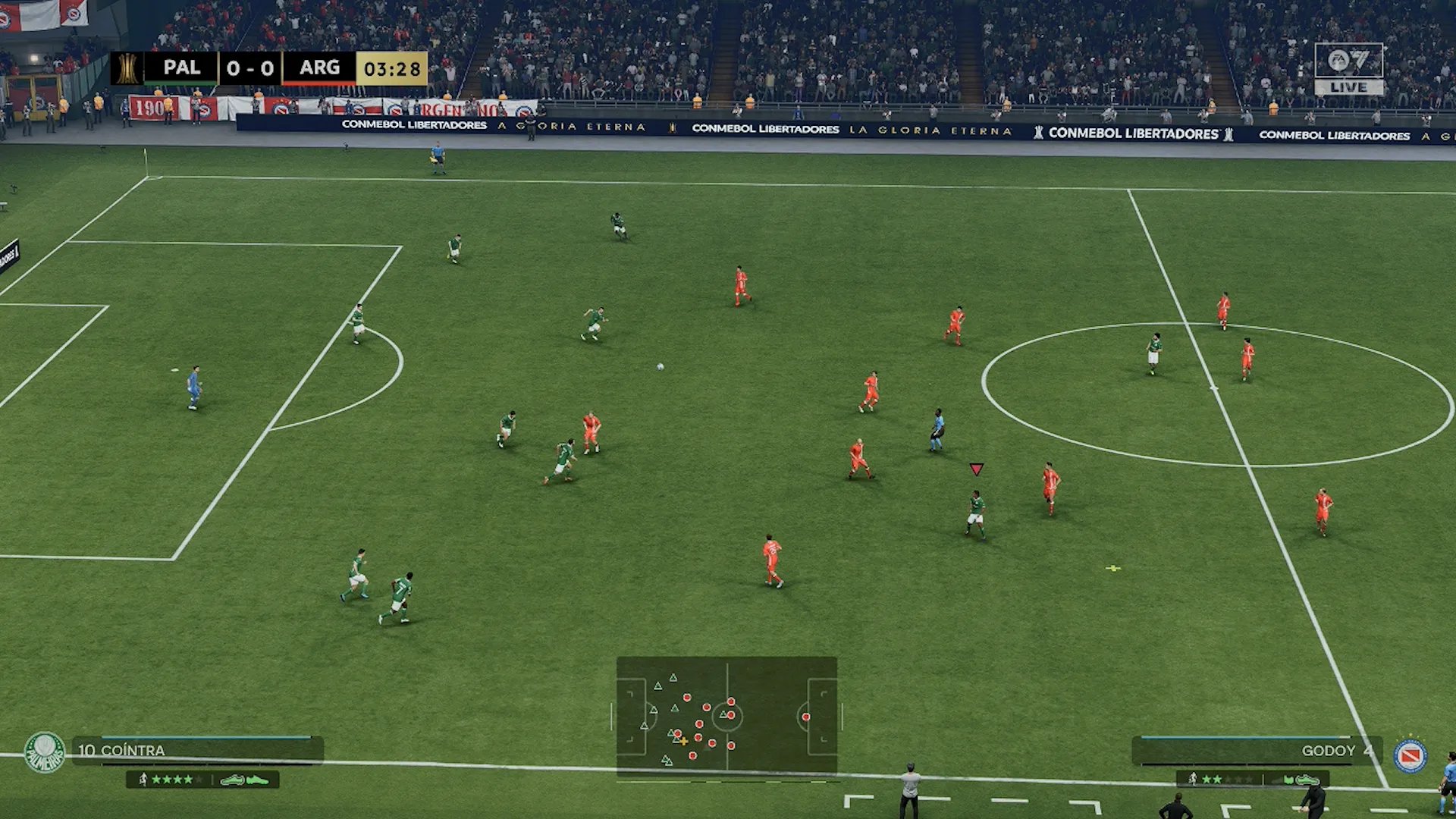1456x819 pixels.
Task: Click the 10 Coíntra player panel
Action: [x=199, y=750]
